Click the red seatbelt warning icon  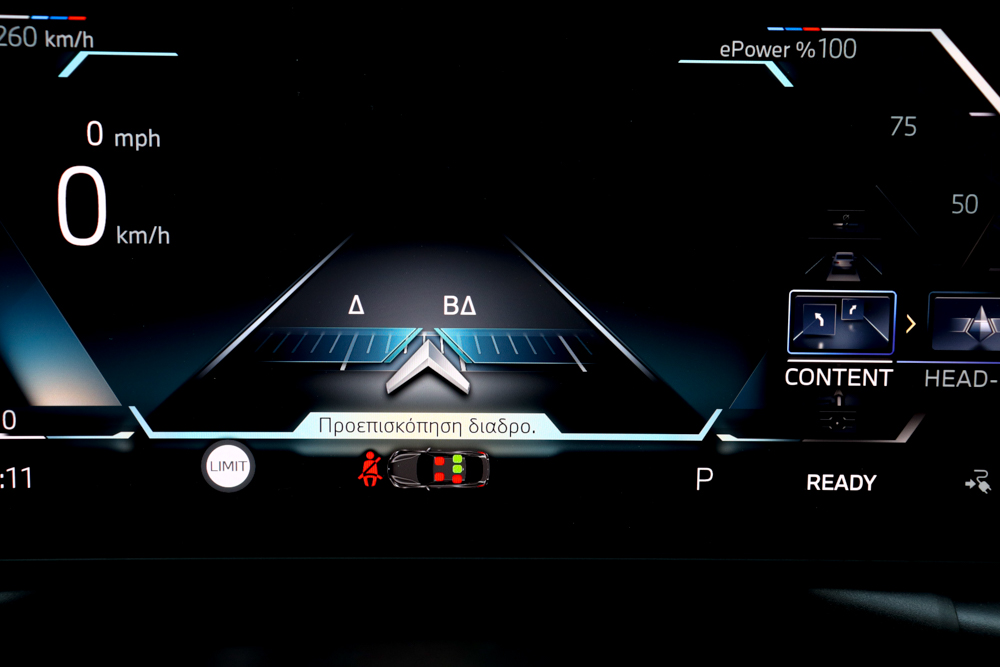370,468
